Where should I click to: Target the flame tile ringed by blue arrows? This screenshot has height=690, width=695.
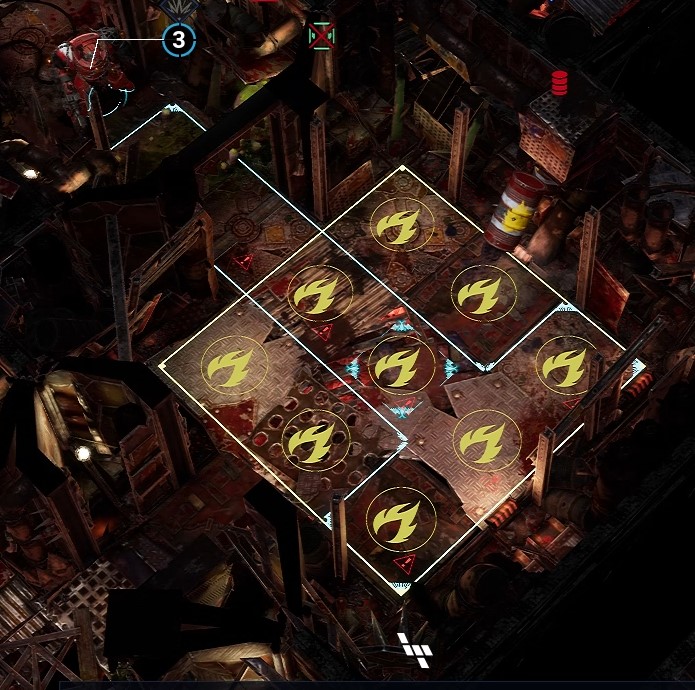(400, 366)
